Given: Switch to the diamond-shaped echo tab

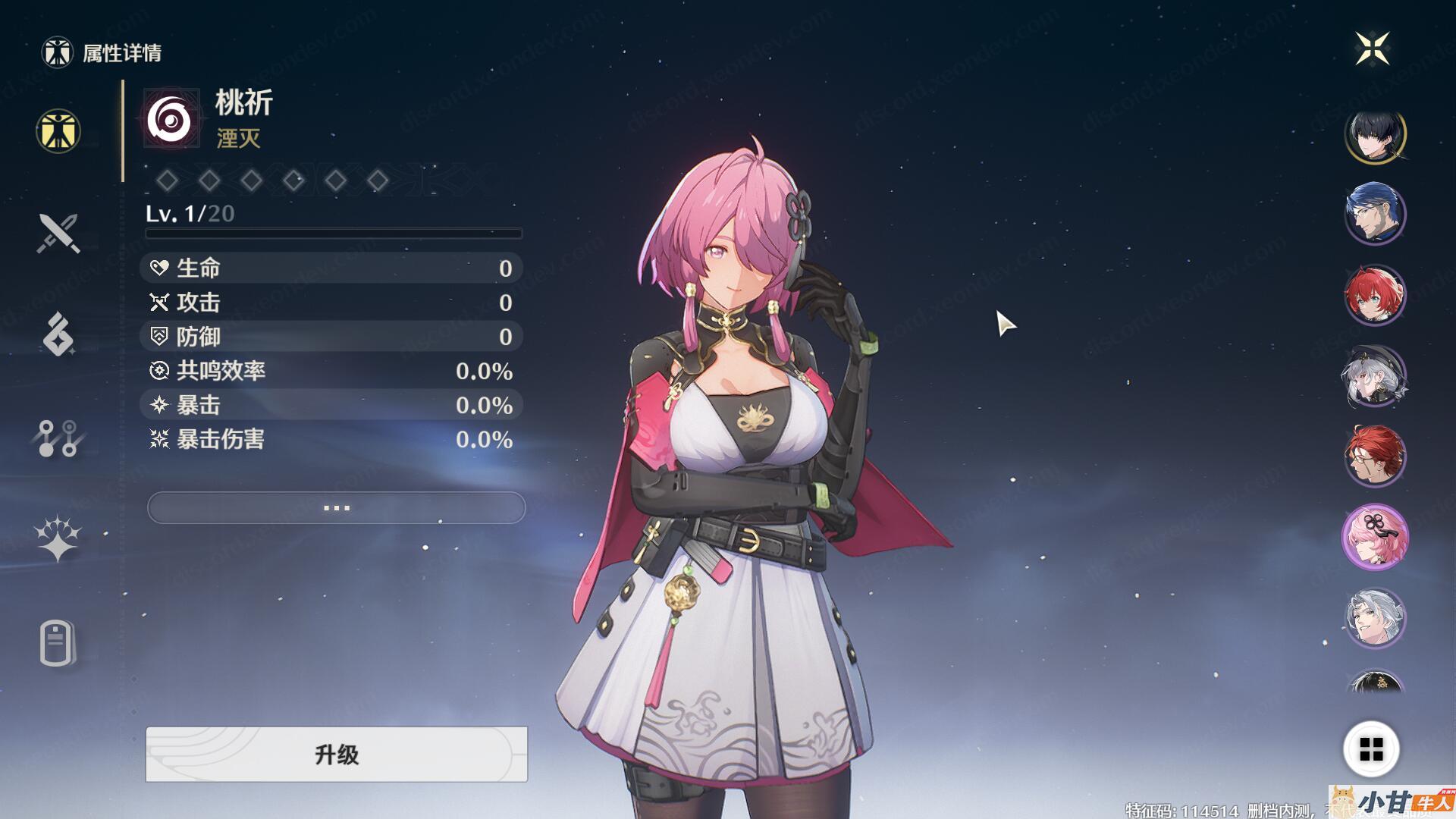Looking at the screenshot, I should [x=58, y=334].
